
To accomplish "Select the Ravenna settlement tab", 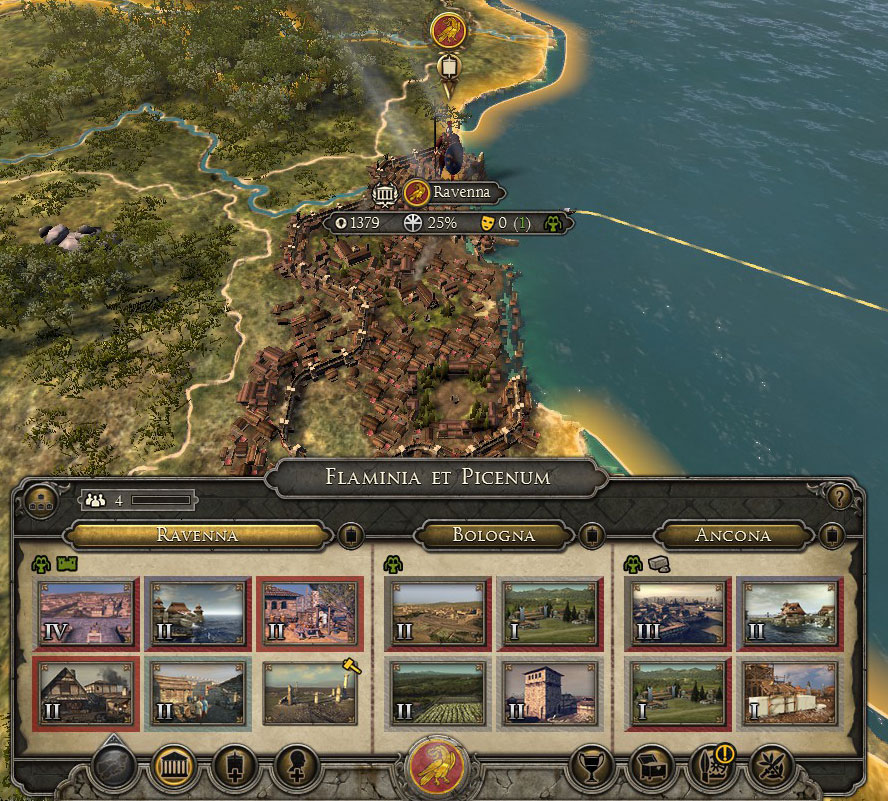I will pyautogui.click(x=197, y=535).
